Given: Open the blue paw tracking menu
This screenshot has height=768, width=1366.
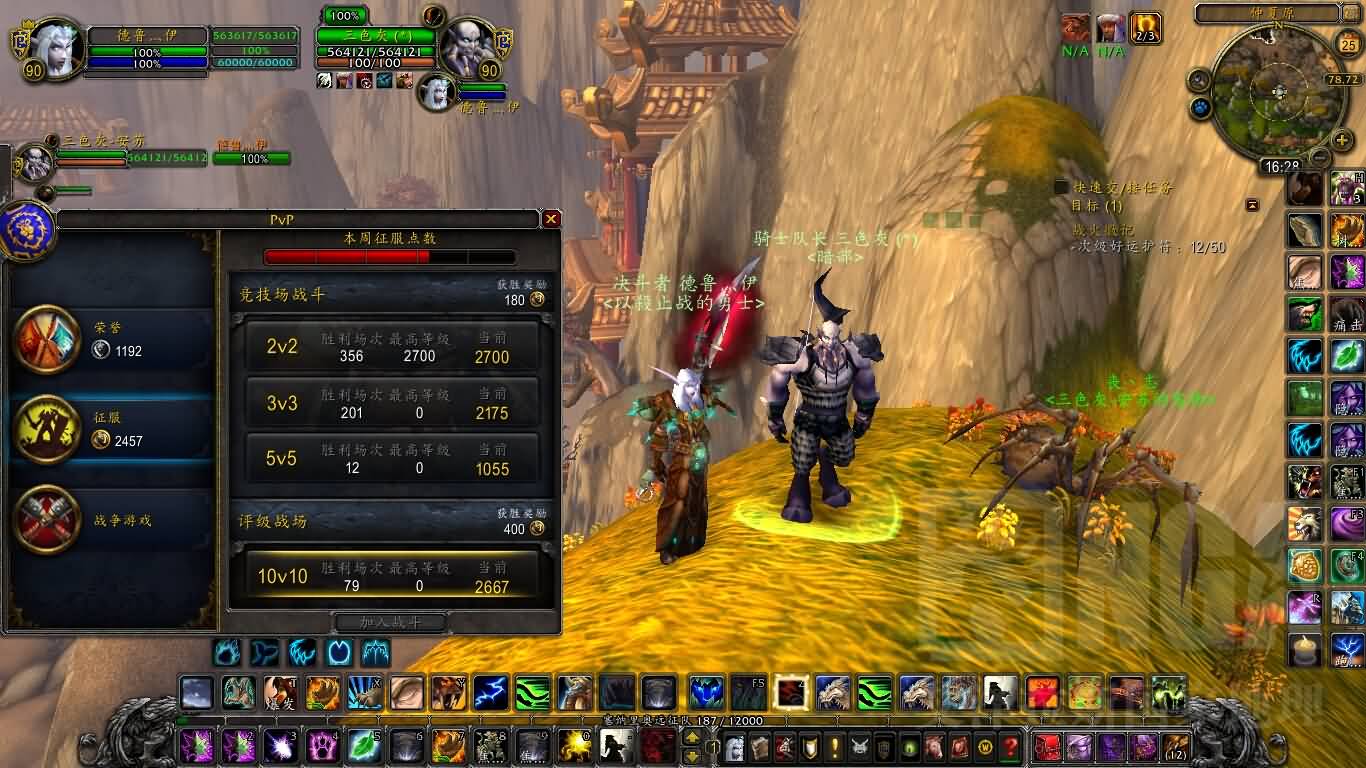Looking at the screenshot, I should [x=1199, y=106].
